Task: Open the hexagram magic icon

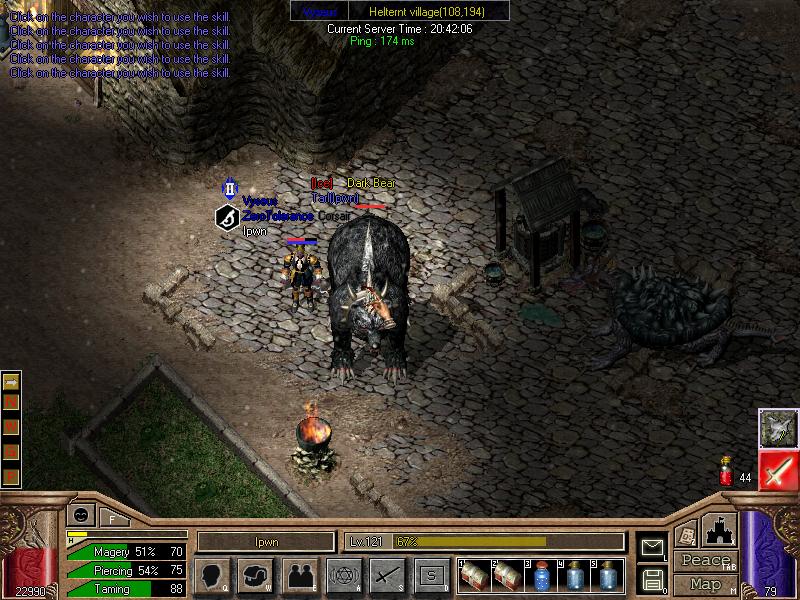Action: (x=343, y=575)
